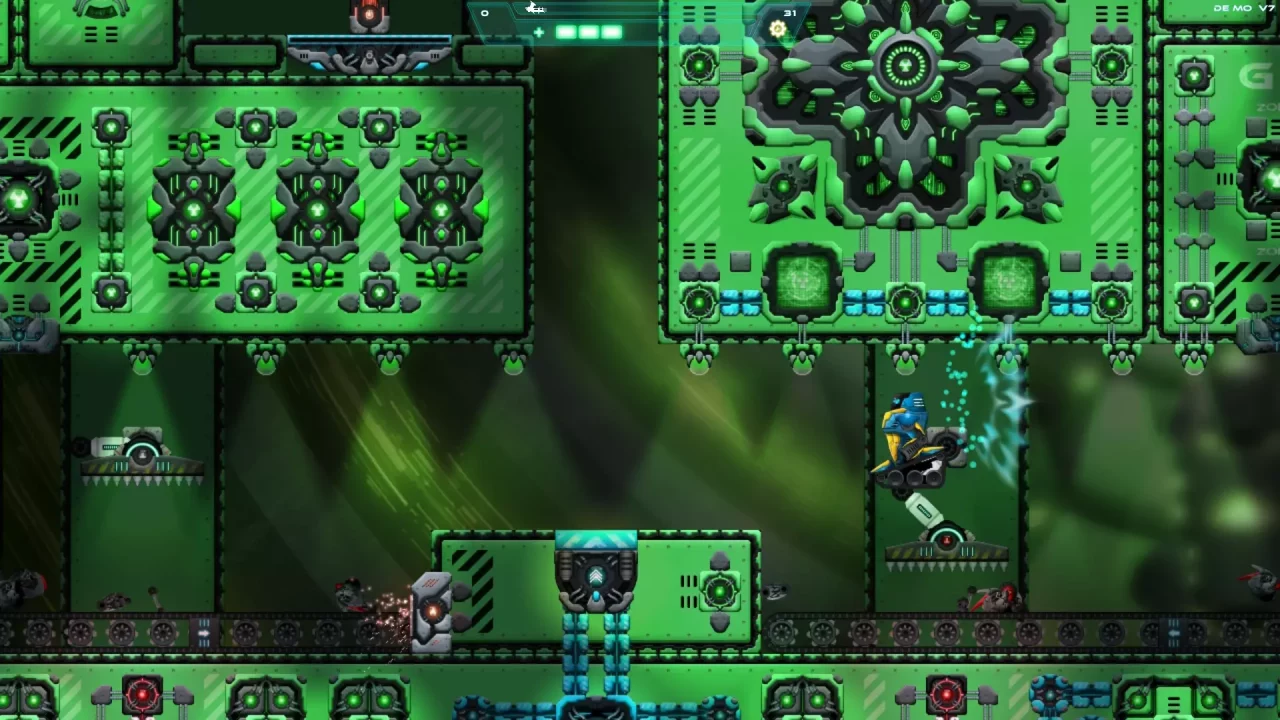Select the score counter reading 0

coord(484,13)
